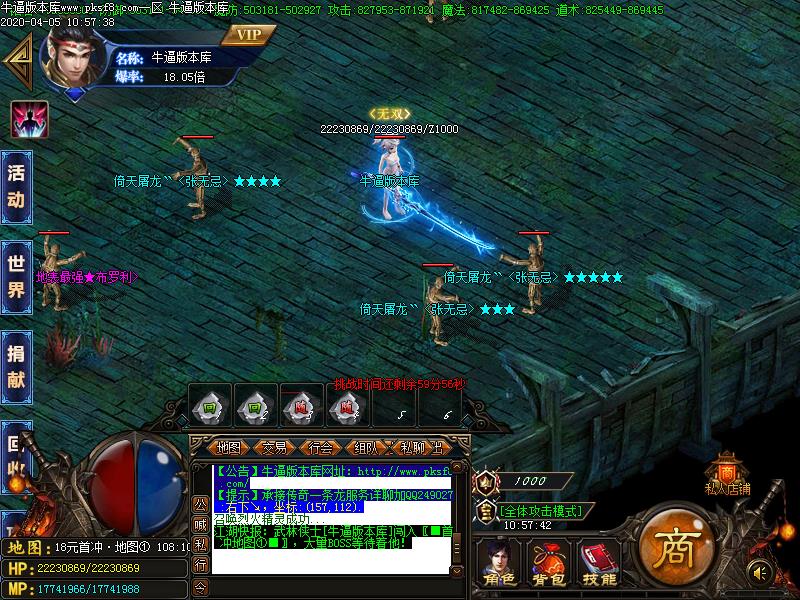Viewport: 800px width, 600px height.
Task: Change the 全体攻击模式 attack mode
Action: [539, 510]
